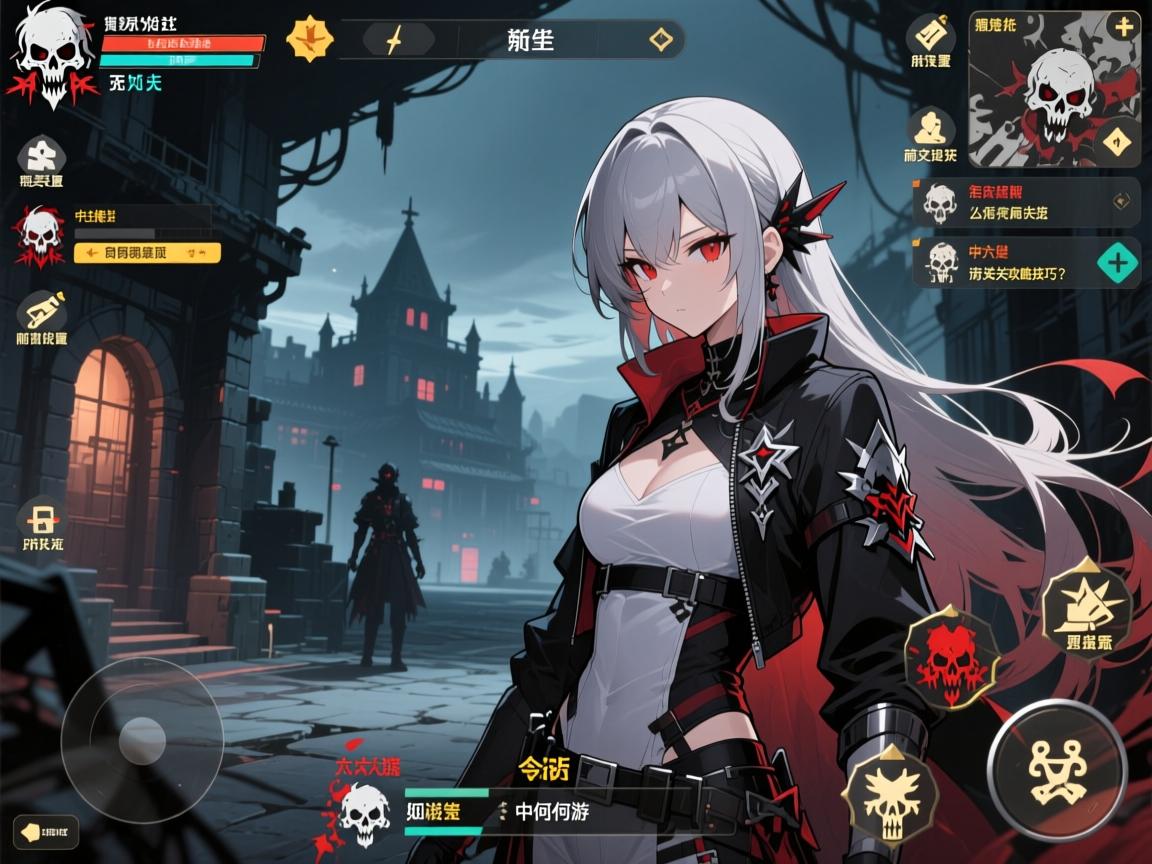Open the tag icon menu near minimap
This screenshot has height=864, width=1152.
(x=931, y=36)
